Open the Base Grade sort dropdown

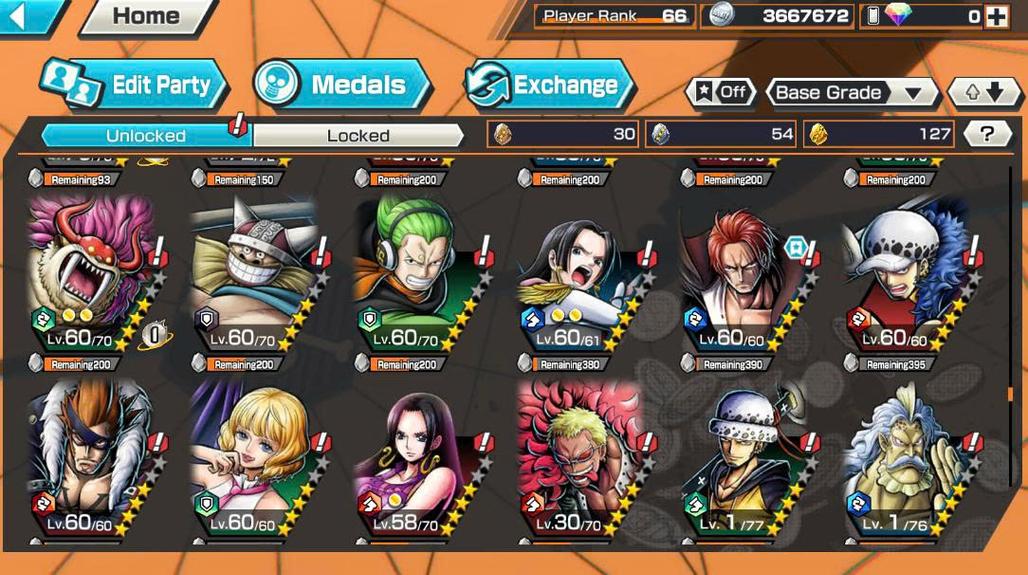click(851, 93)
